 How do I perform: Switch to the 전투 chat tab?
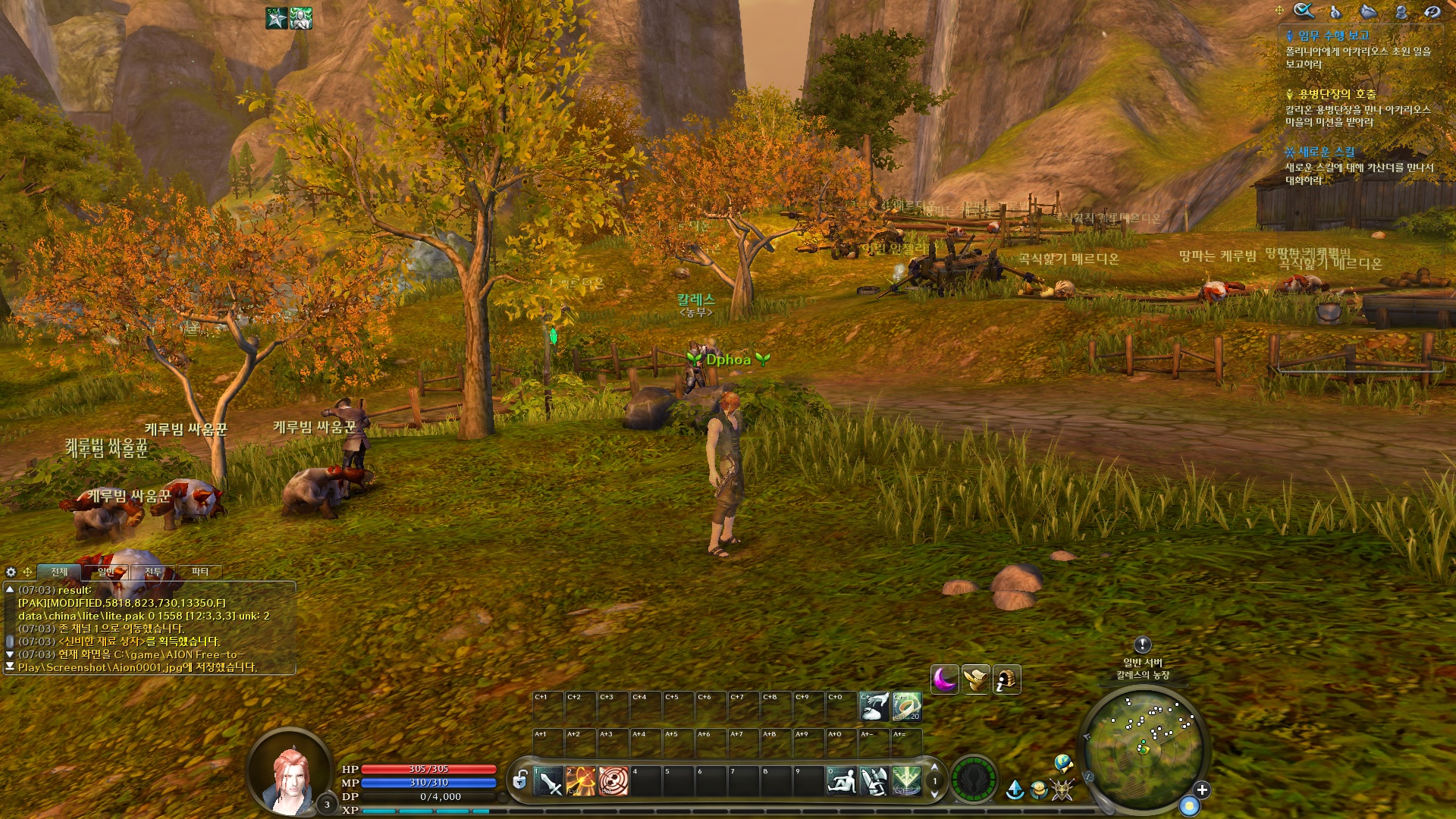tap(153, 572)
